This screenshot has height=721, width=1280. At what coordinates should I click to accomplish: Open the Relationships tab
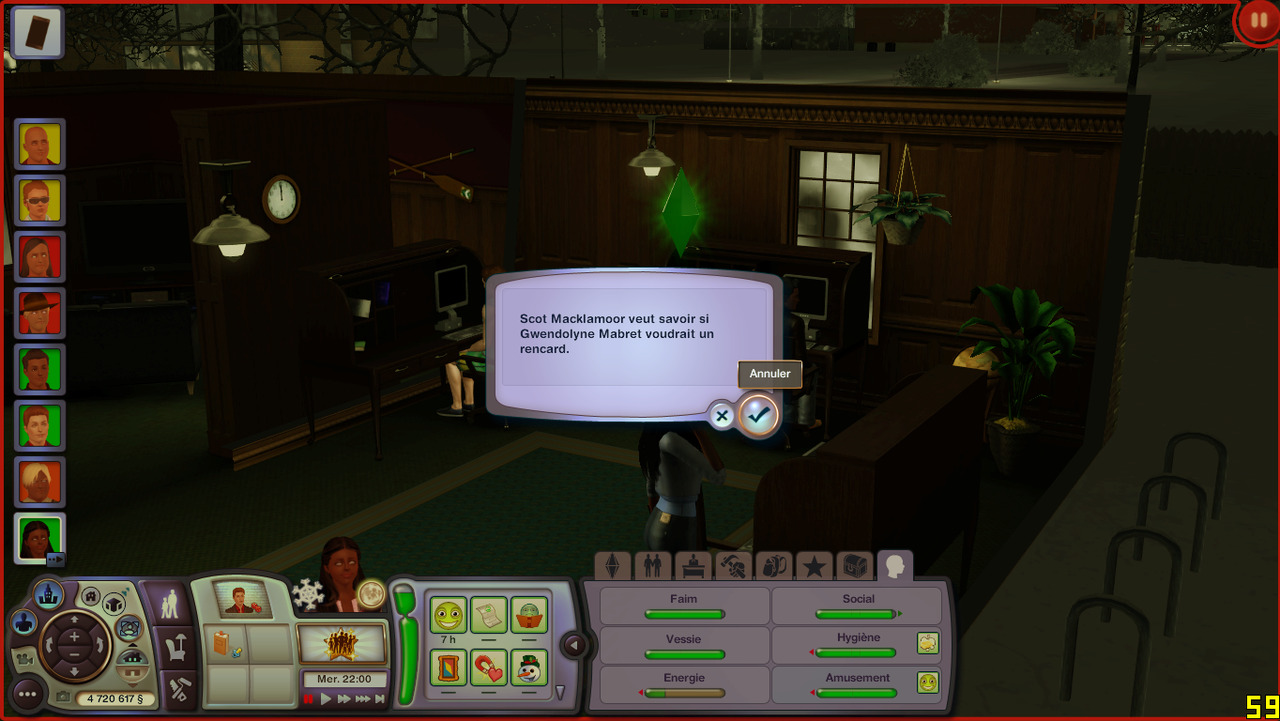click(652, 567)
